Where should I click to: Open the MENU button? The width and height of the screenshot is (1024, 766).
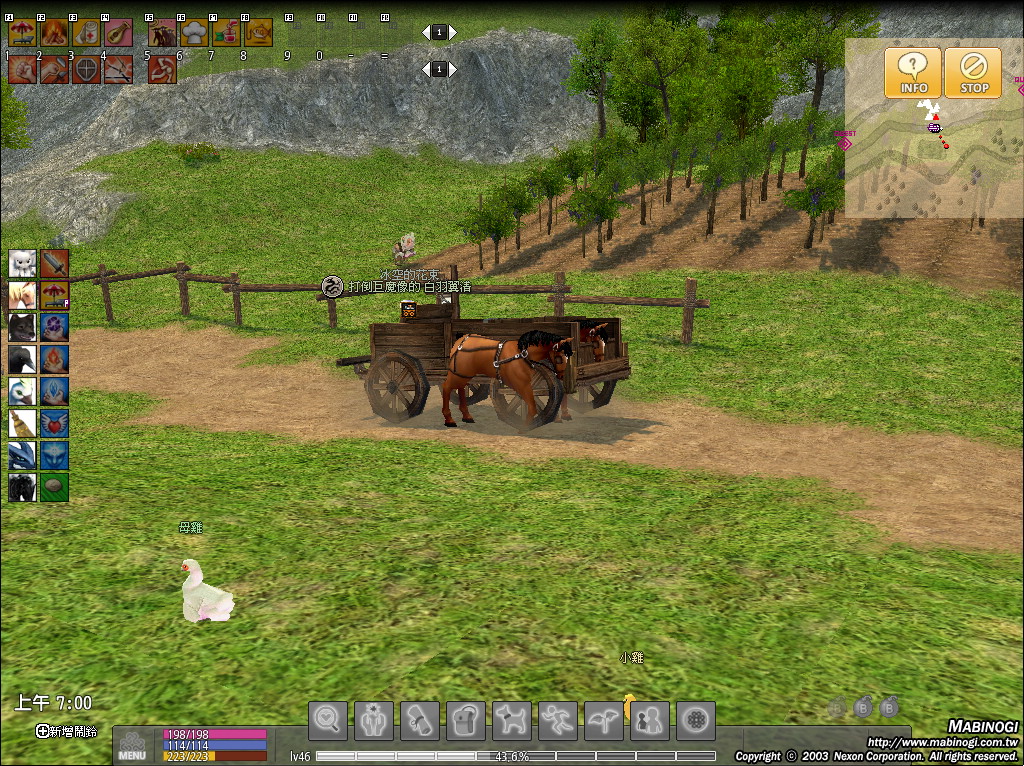(132, 746)
